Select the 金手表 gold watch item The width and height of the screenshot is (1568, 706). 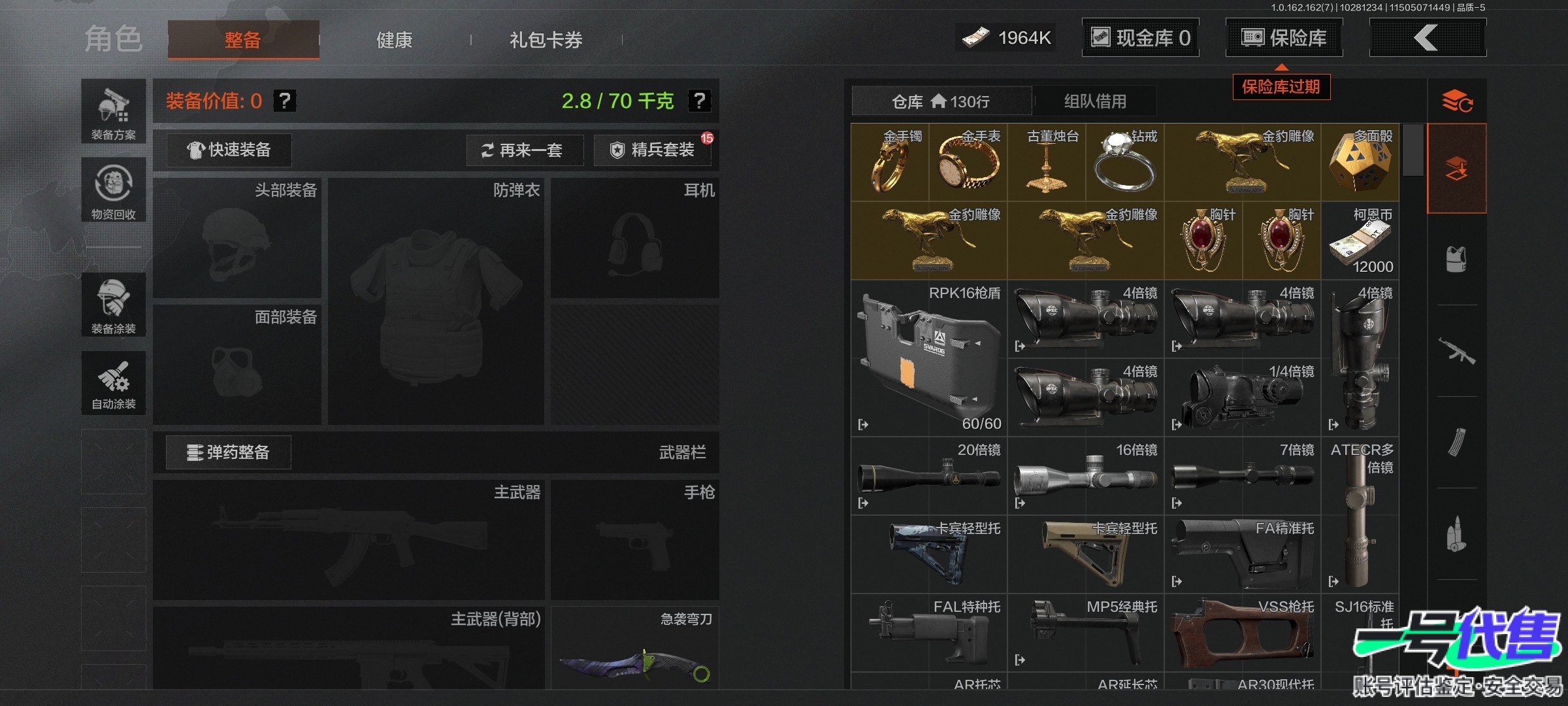point(968,163)
